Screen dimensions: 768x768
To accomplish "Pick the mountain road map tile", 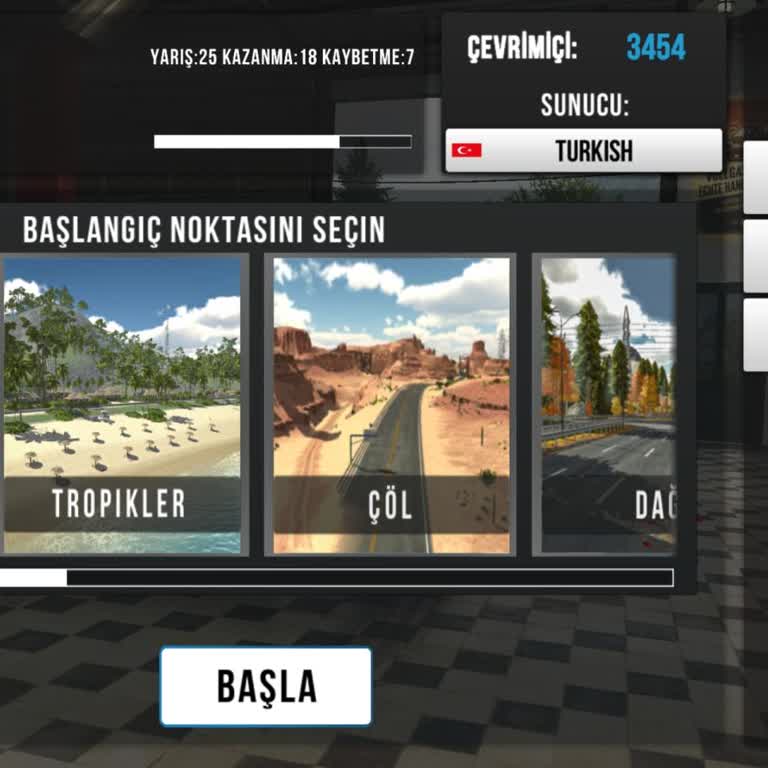I will pyautogui.click(x=606, y=404).
